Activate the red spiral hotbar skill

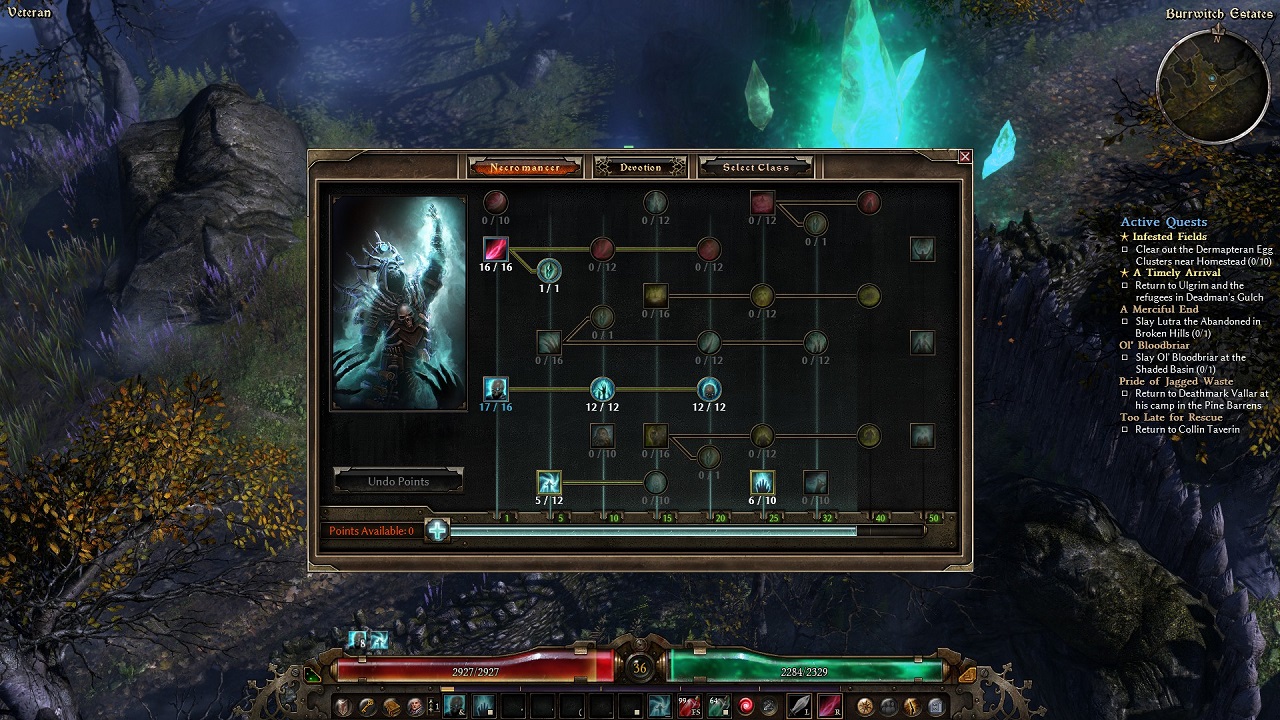[x=745, y=707]
